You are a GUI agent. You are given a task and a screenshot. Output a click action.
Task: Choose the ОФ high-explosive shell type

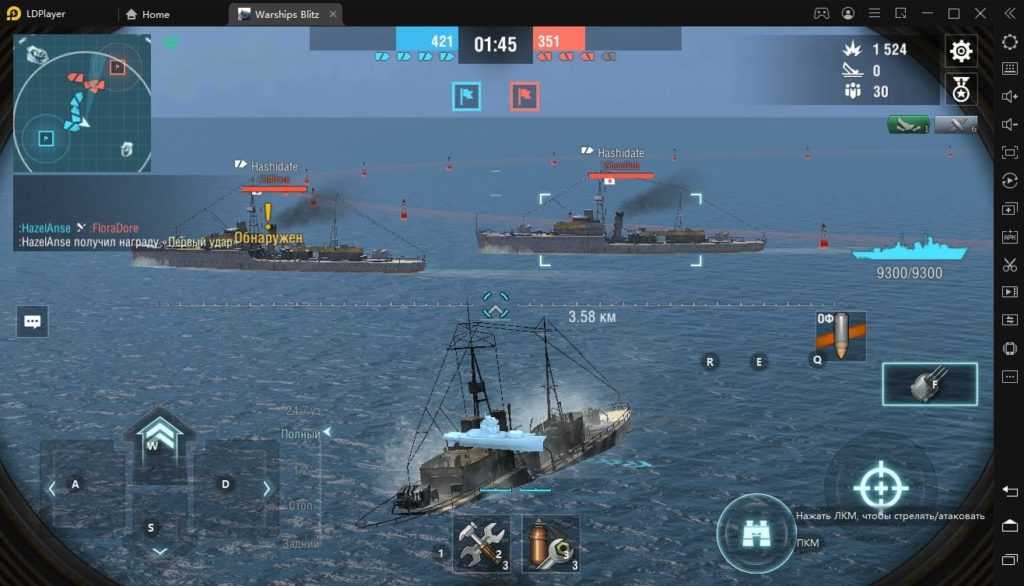(840, 336)
